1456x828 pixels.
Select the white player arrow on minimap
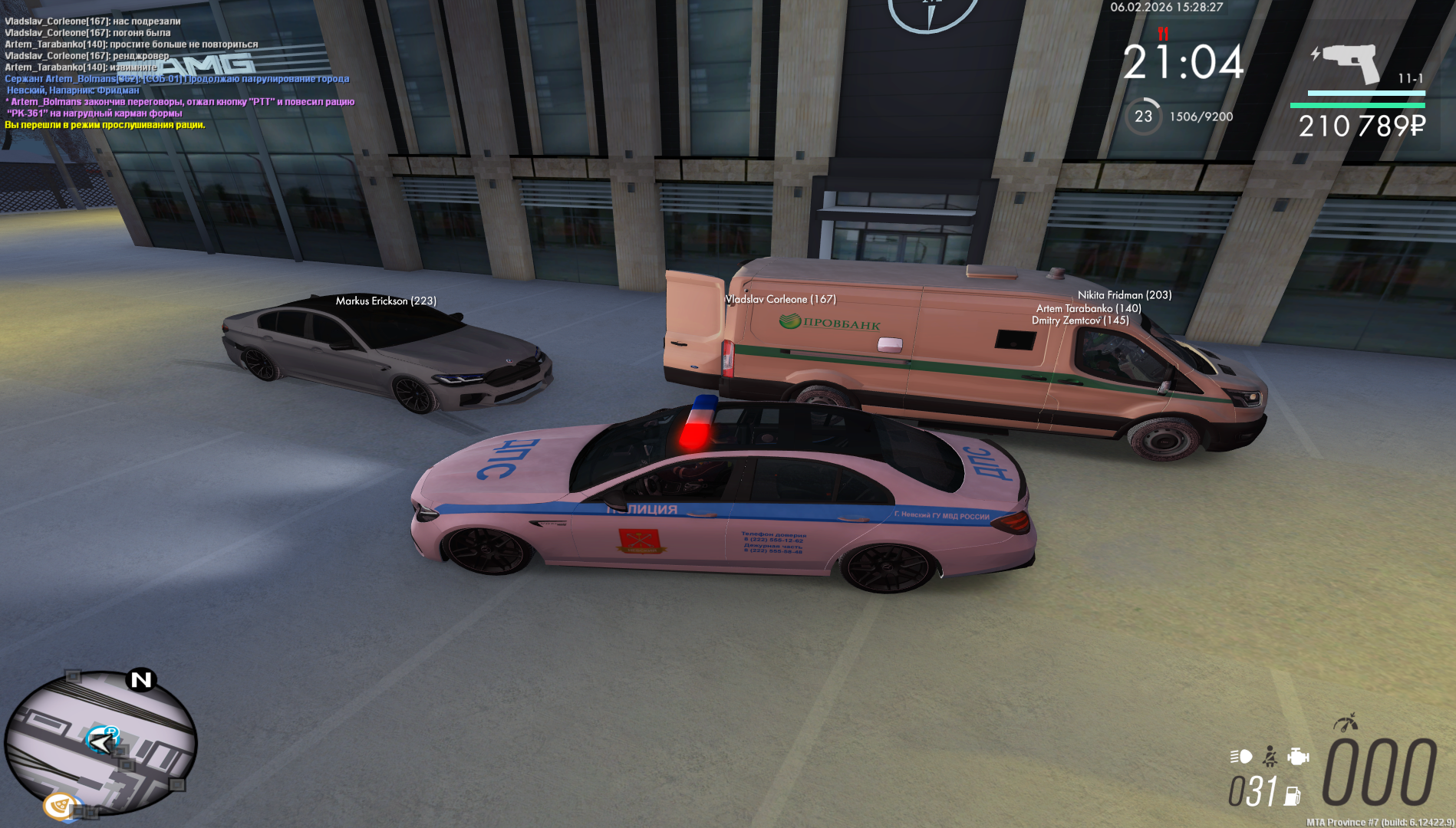click(x=100, y=741)
